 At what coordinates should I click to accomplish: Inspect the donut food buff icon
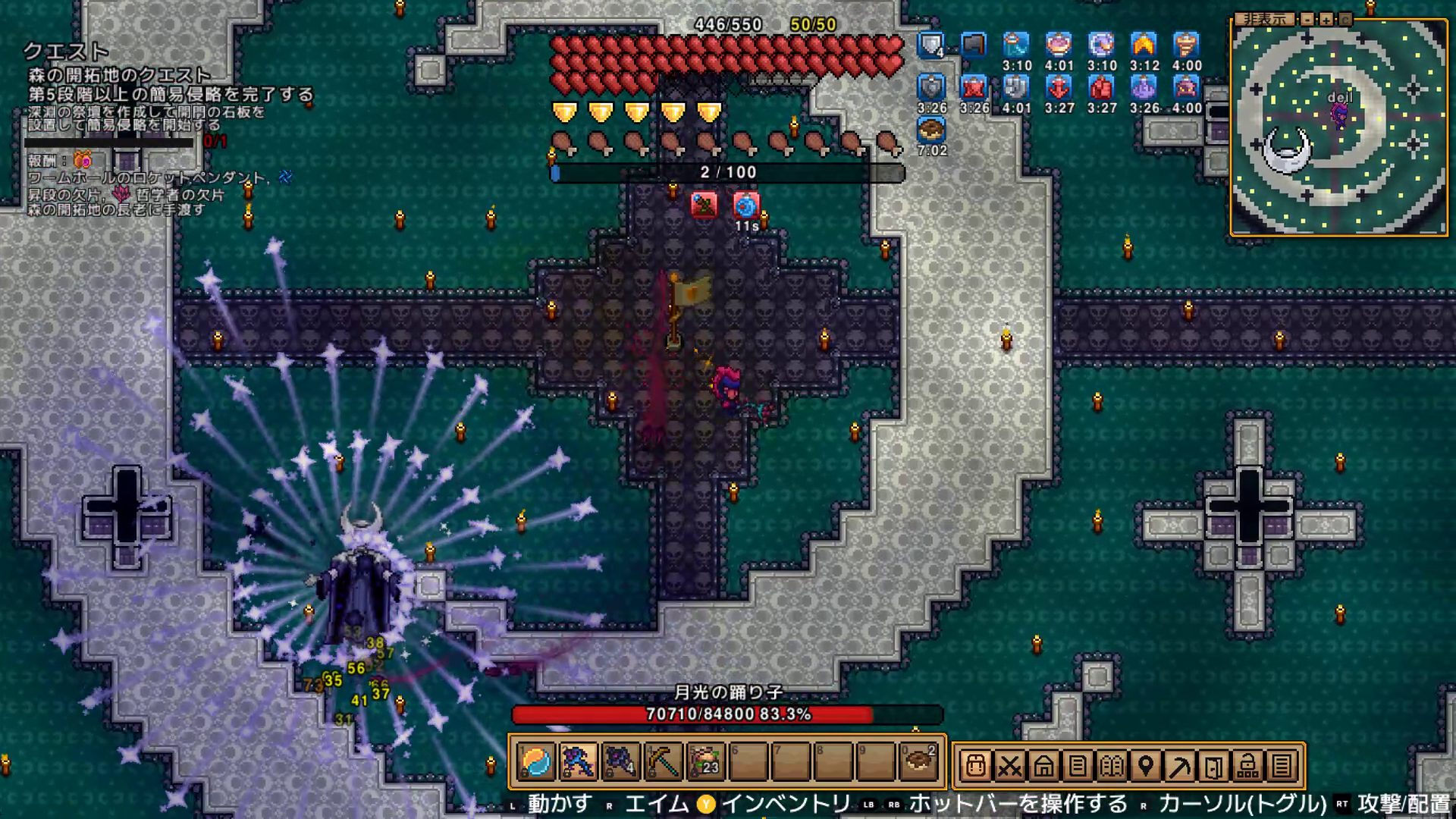tap(931, 130)
